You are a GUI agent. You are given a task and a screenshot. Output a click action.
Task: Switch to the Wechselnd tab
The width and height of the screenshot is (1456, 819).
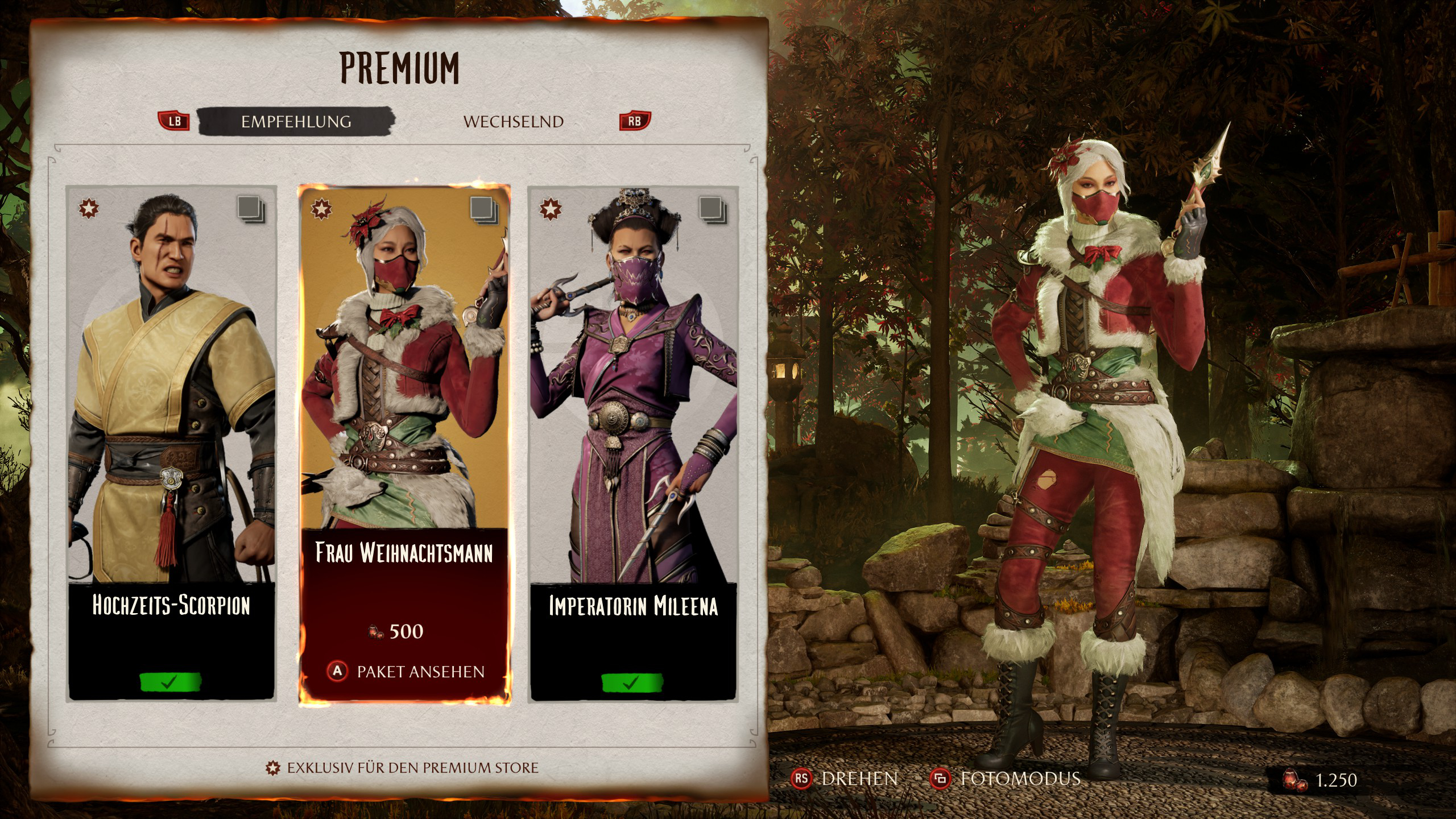coord(513,122)
